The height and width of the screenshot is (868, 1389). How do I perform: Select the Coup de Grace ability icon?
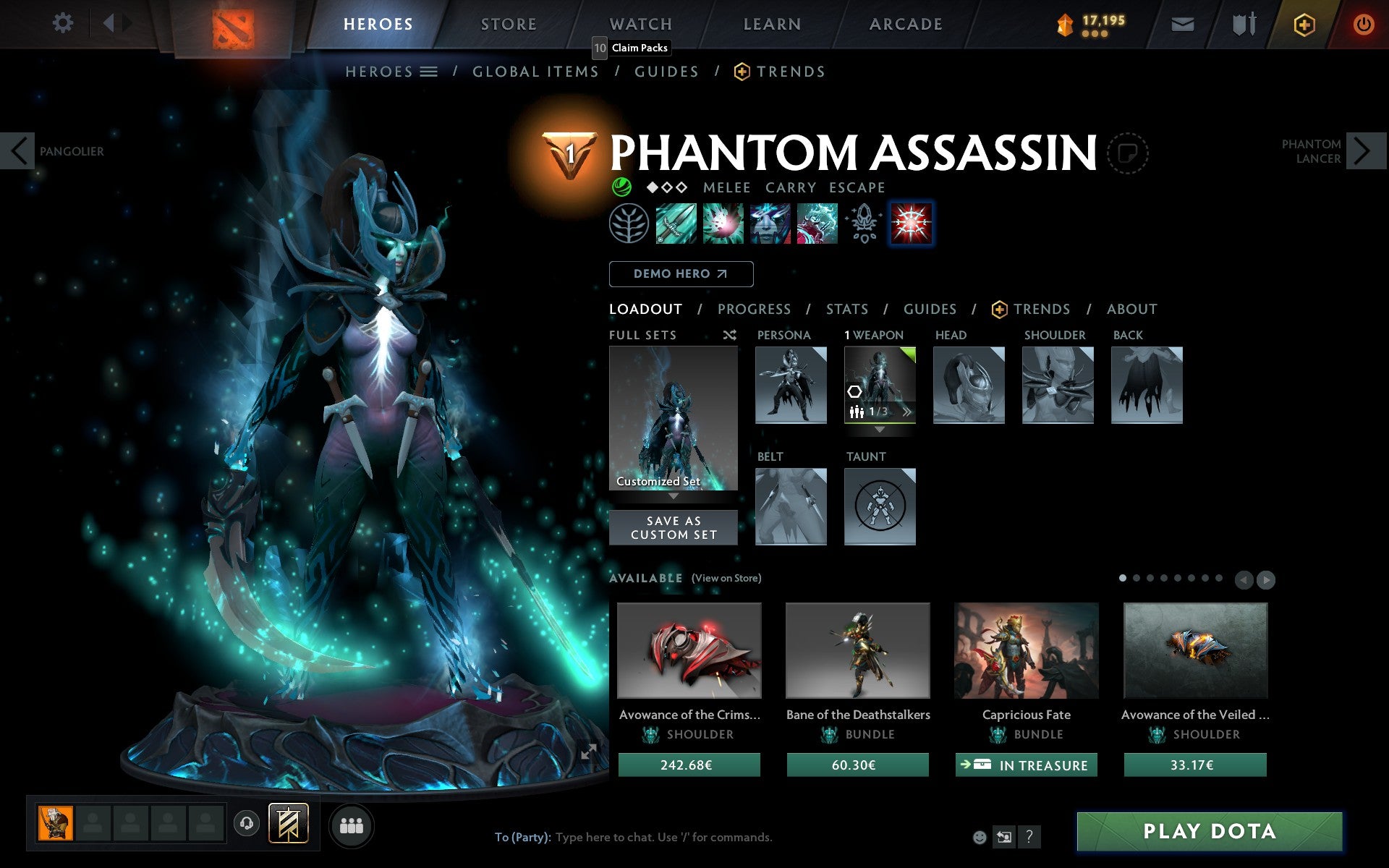tap(911, 224)
